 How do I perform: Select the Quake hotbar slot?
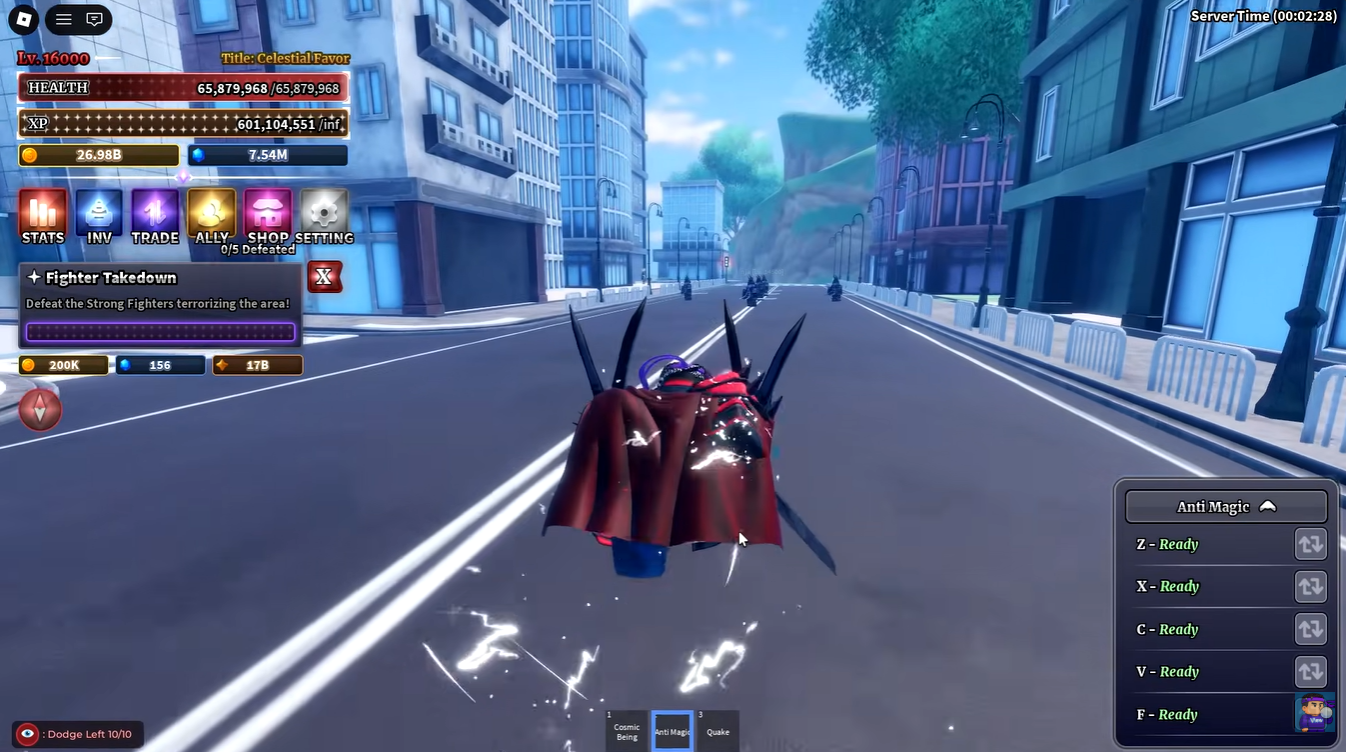click(x=718, y=731)
